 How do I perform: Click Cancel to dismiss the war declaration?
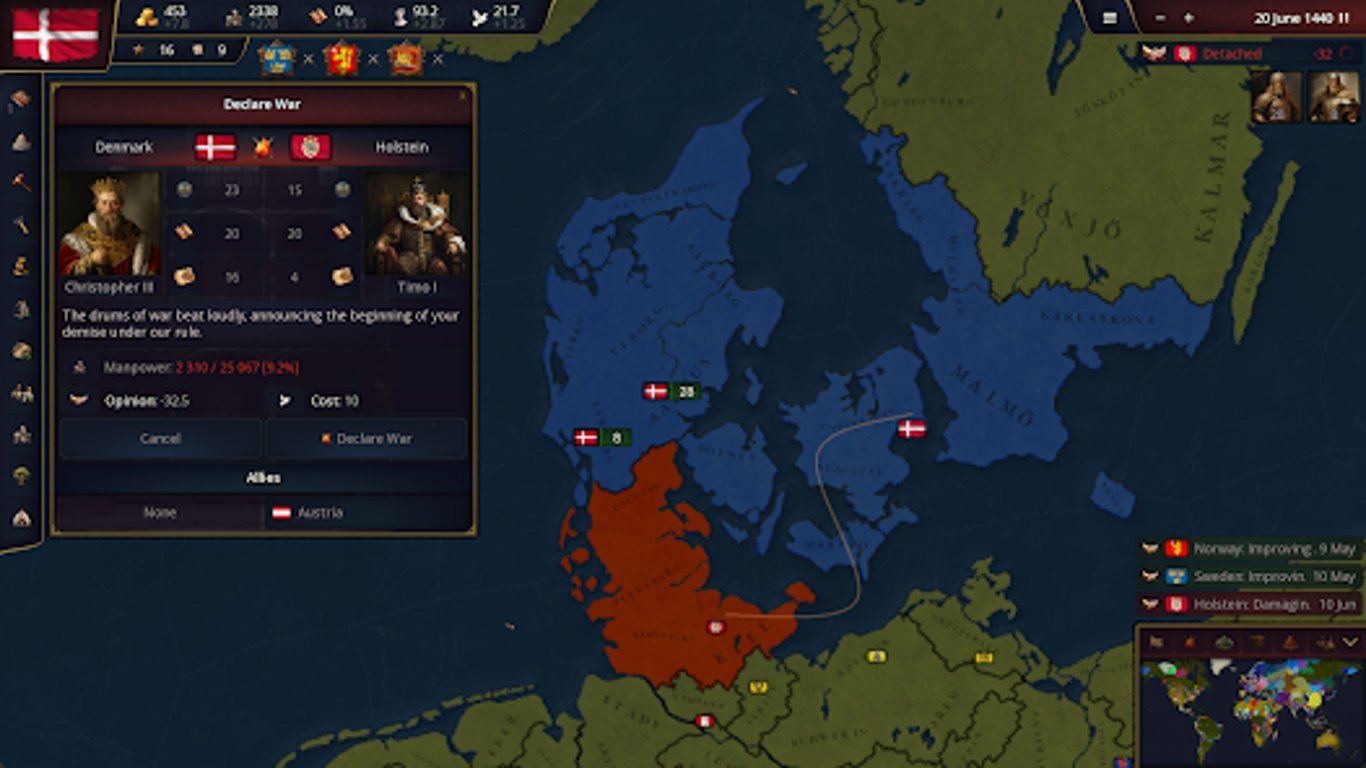click(x=160, y=438)
